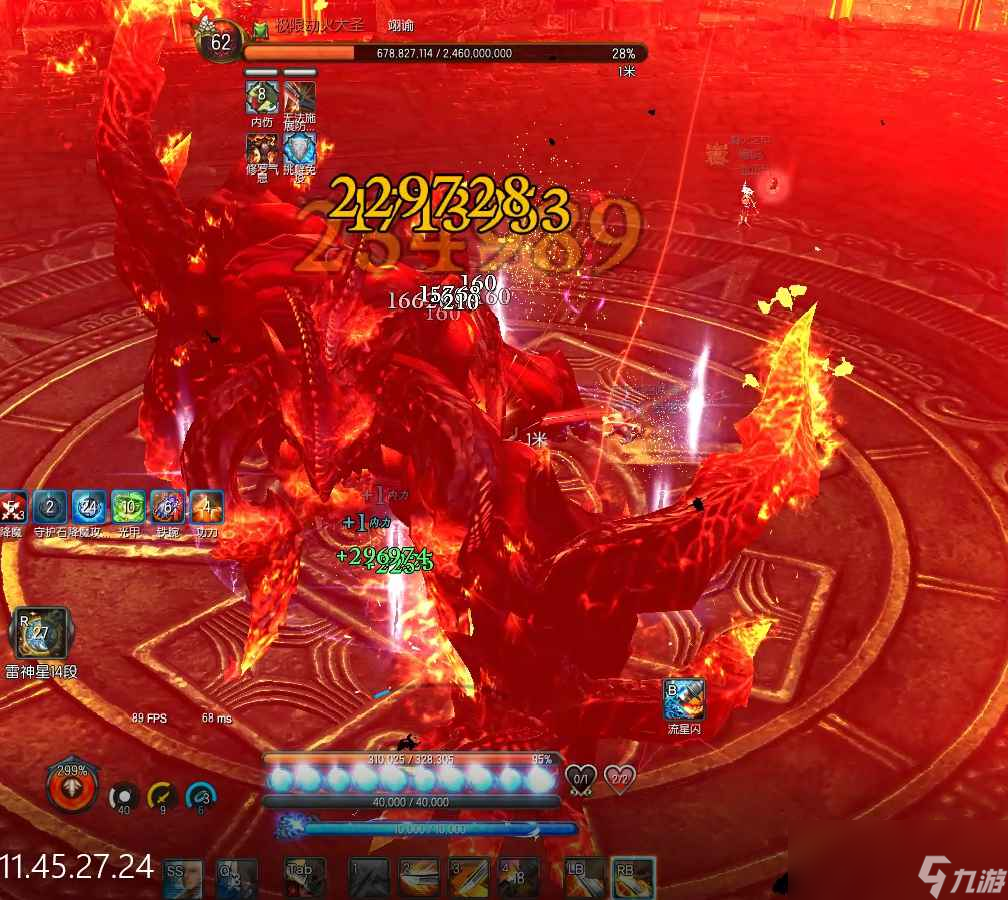Trigger the SS dodge skill slot
This screenshot has height=900, width=1008.
183,878
